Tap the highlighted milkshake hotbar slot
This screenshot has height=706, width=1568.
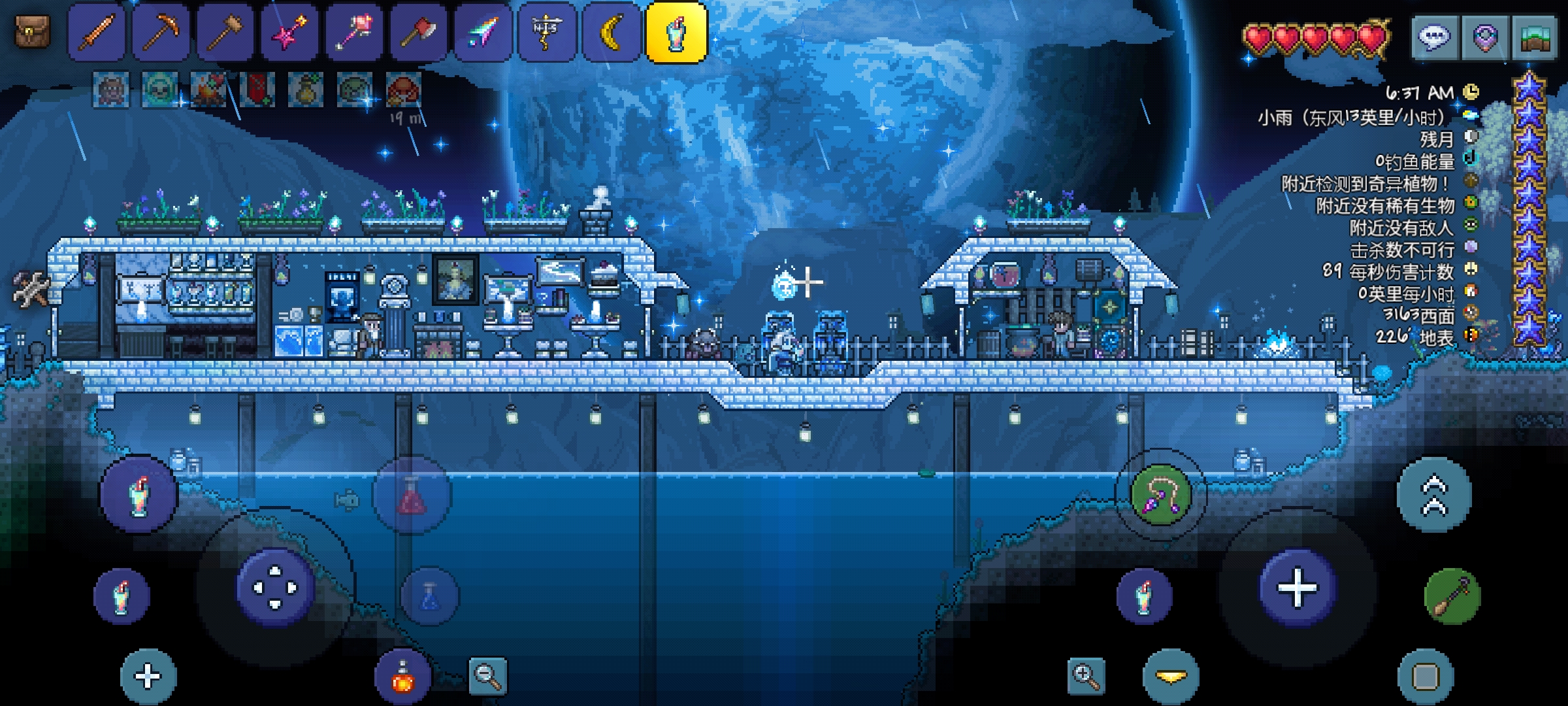pos(676,33)
